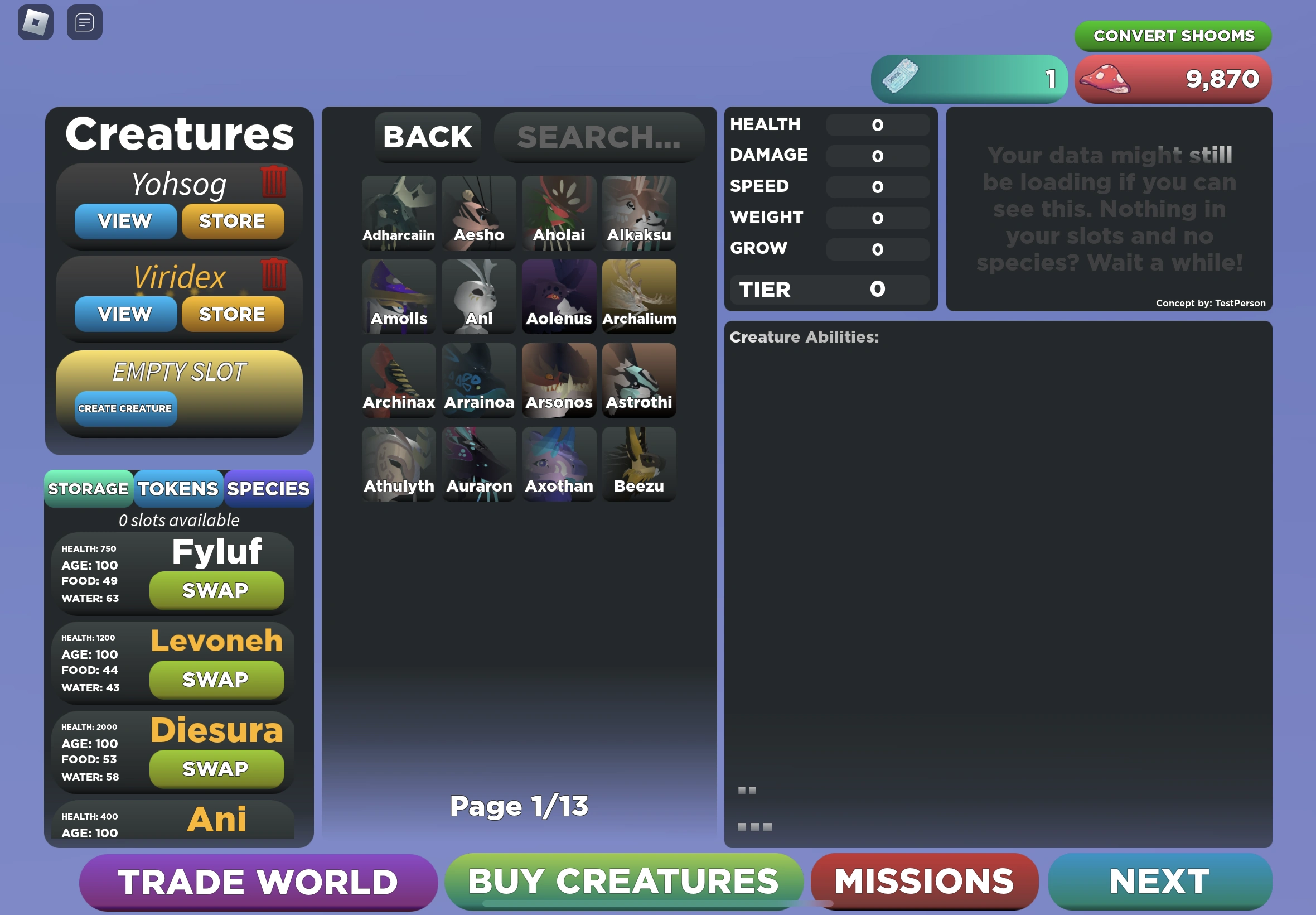Switch to the STORAGE tab

89,488
